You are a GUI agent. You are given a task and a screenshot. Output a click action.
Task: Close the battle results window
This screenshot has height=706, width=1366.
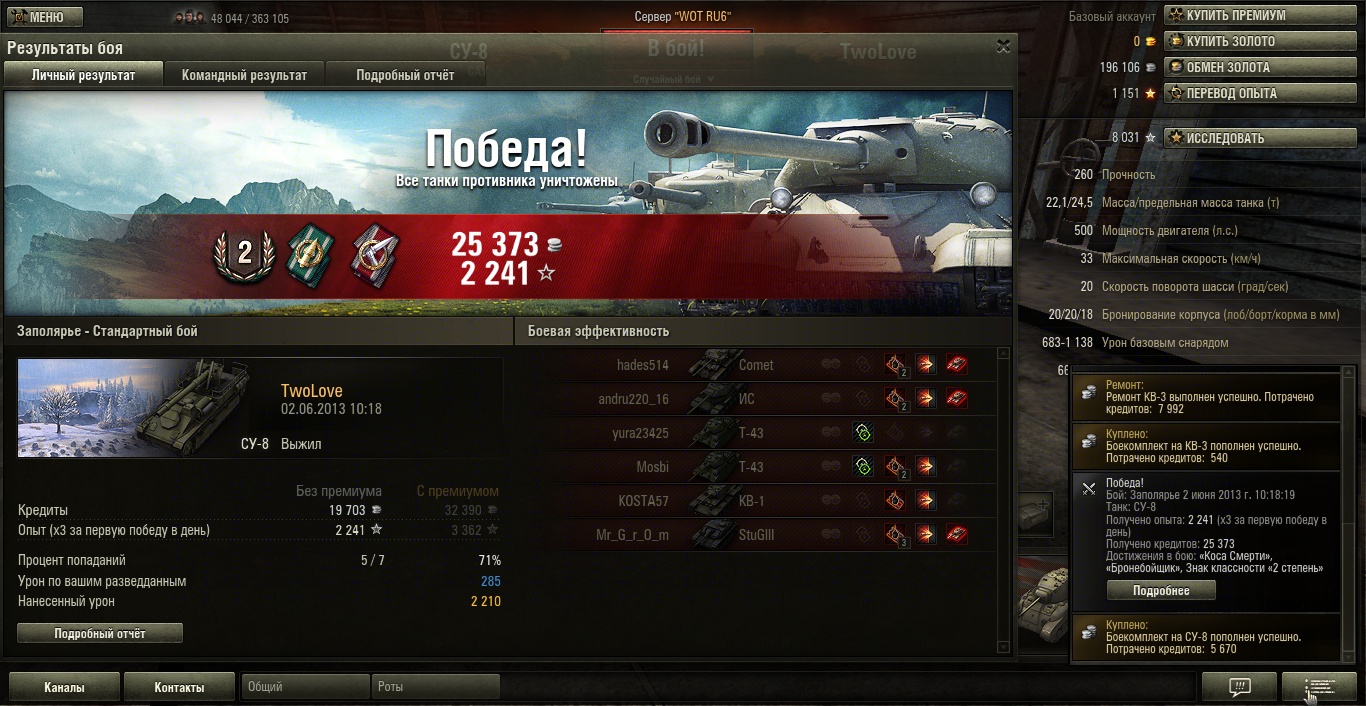pos(1003,46)
